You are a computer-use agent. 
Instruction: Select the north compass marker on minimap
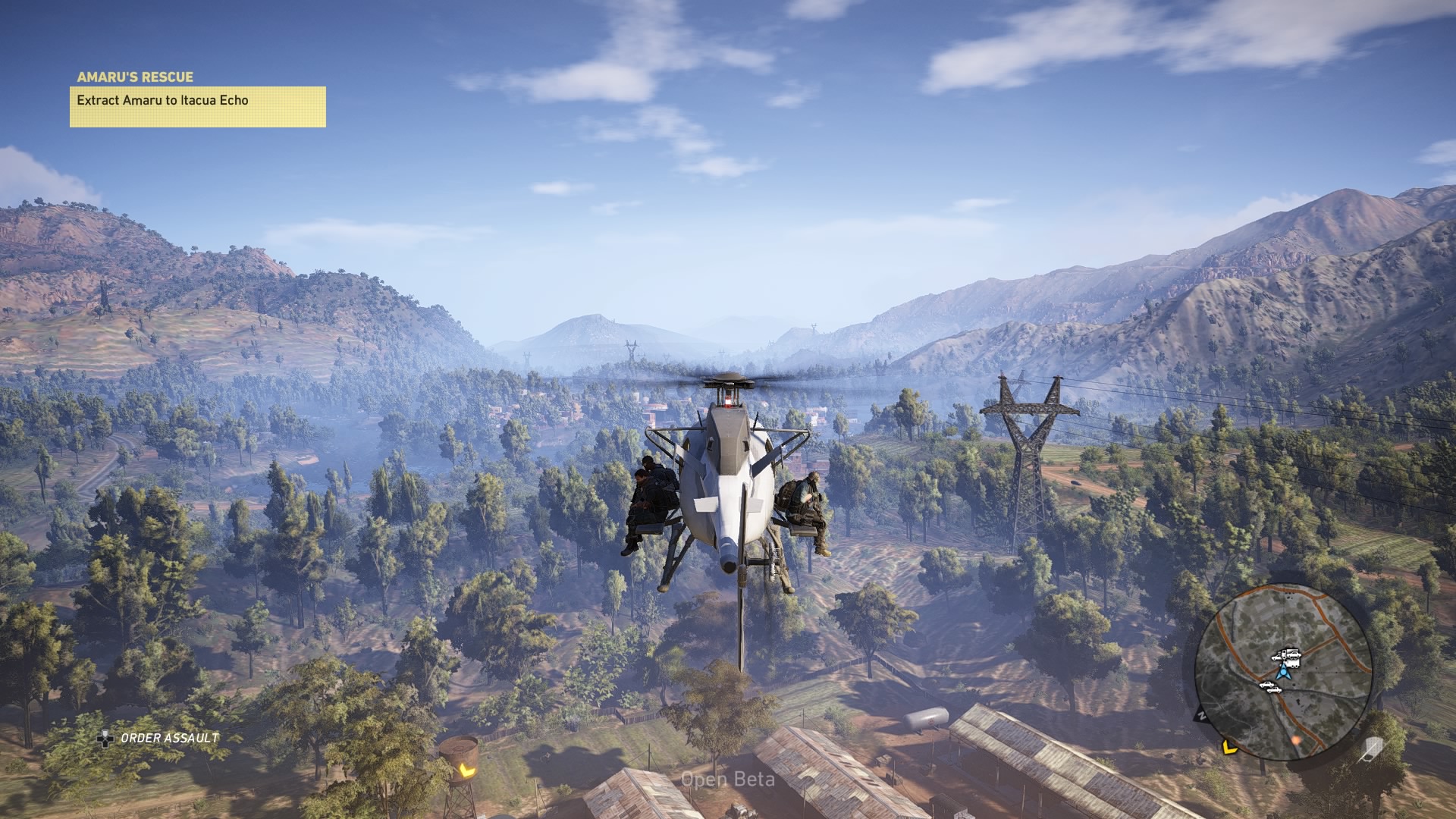(x=1201, y=714)
